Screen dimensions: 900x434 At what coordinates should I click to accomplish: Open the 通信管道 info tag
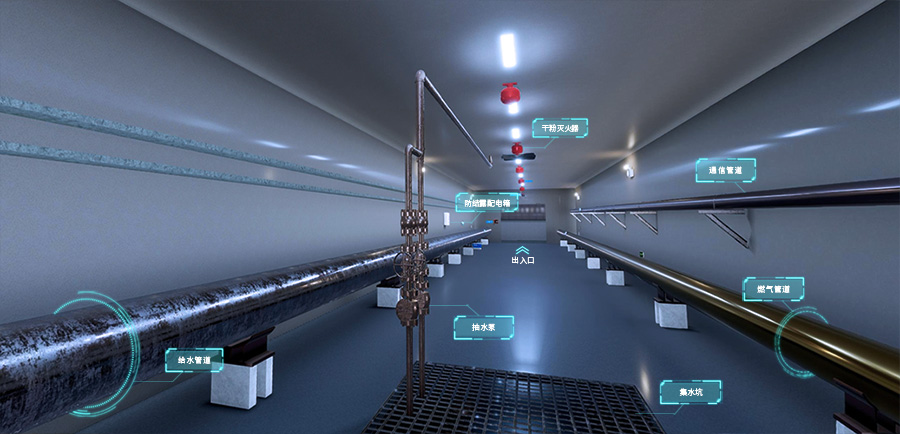click(725, 171)
